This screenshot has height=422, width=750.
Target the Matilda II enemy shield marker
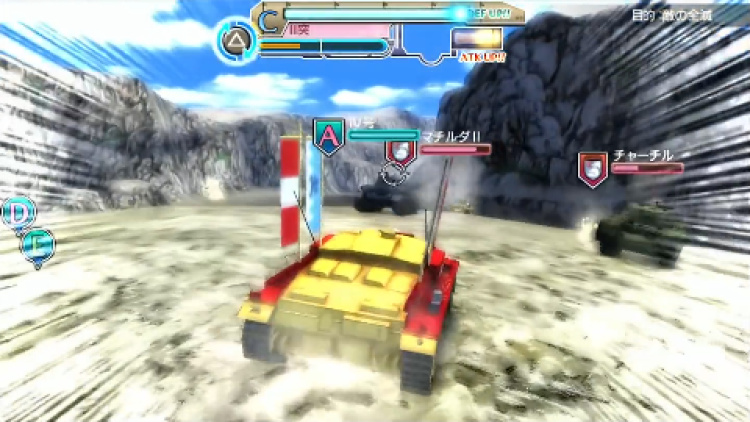pos(400,151)
